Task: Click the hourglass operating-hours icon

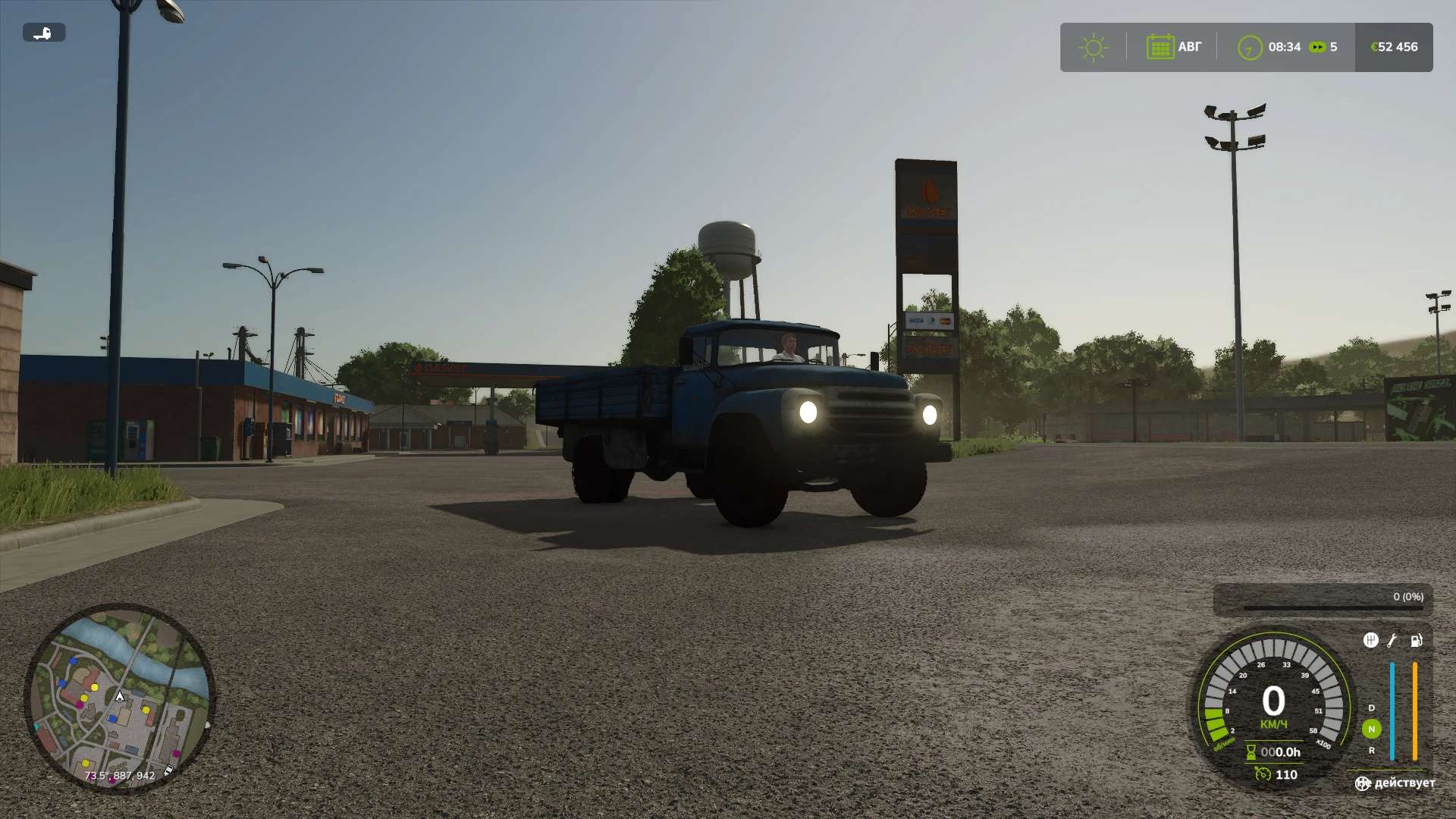Action: [1250, 752]
